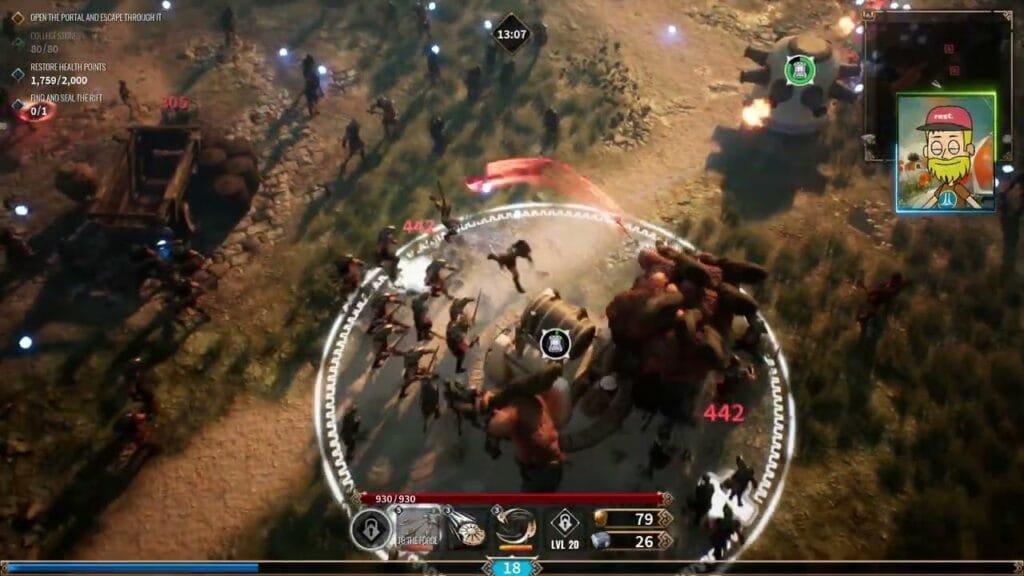Click the streamer avatar overlay with red cap
This screenshot has width=1024, height=576.
pyautogui.click(x=945, y=152)
